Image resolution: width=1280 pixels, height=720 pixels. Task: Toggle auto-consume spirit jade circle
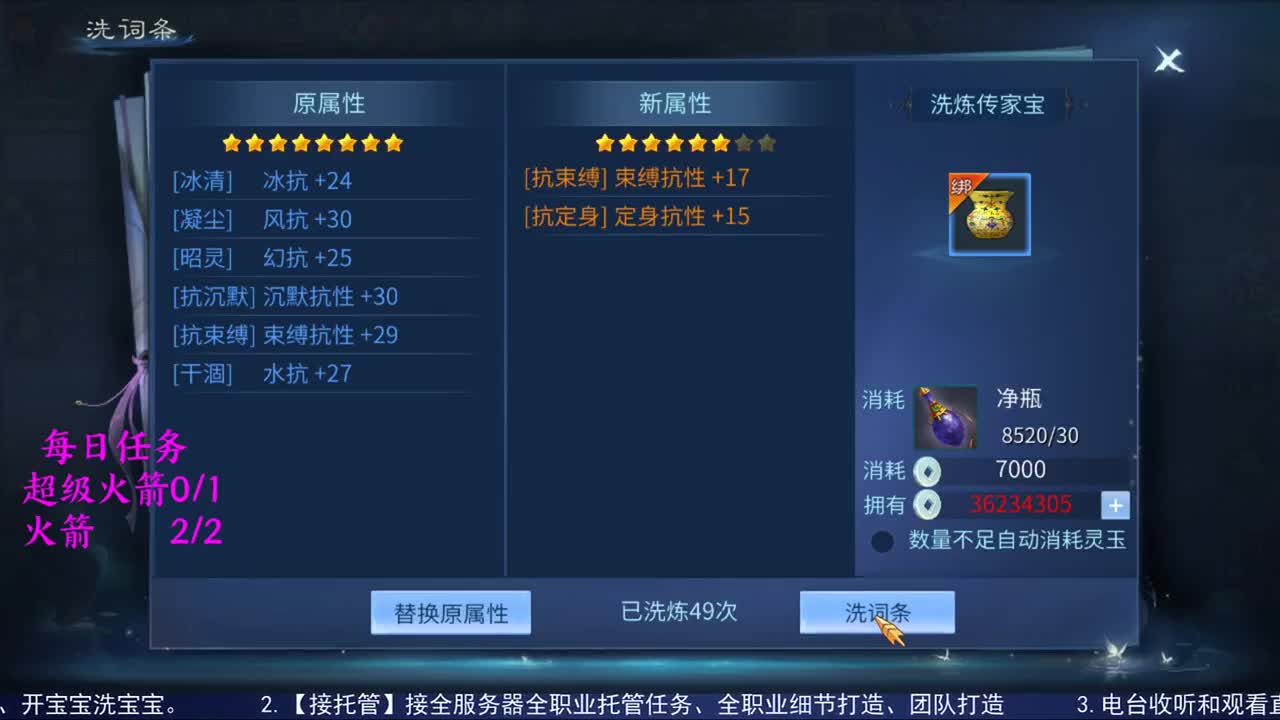[x=882, y=541]
